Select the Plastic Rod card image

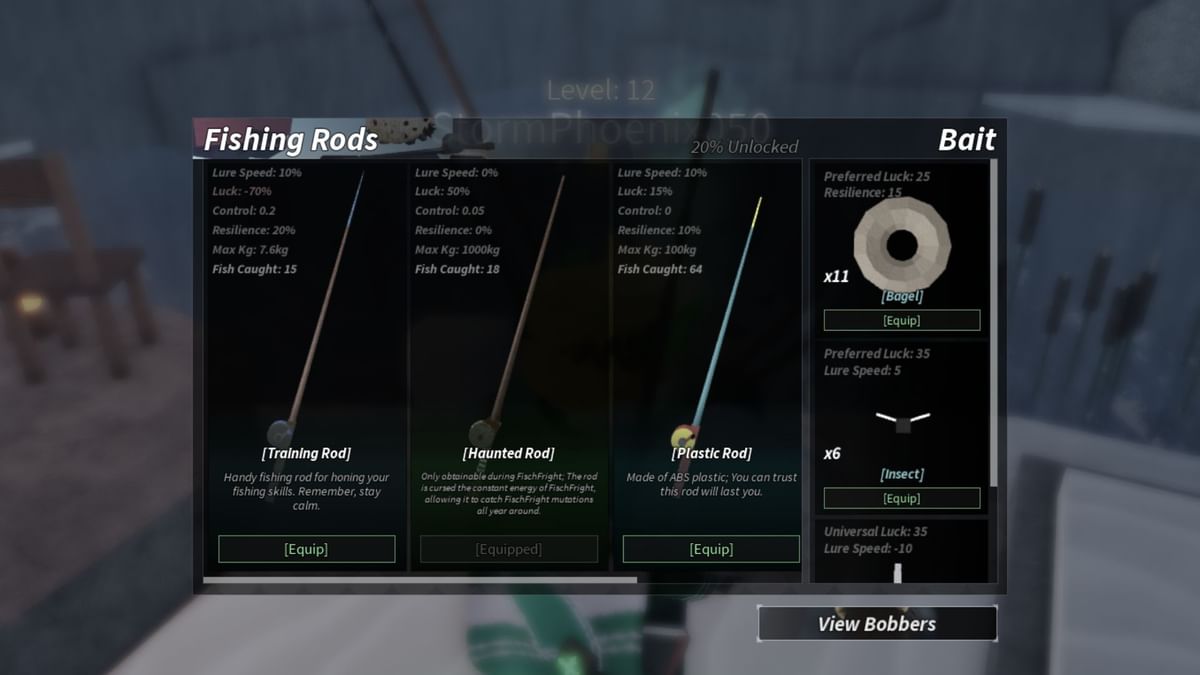[715, 320]
